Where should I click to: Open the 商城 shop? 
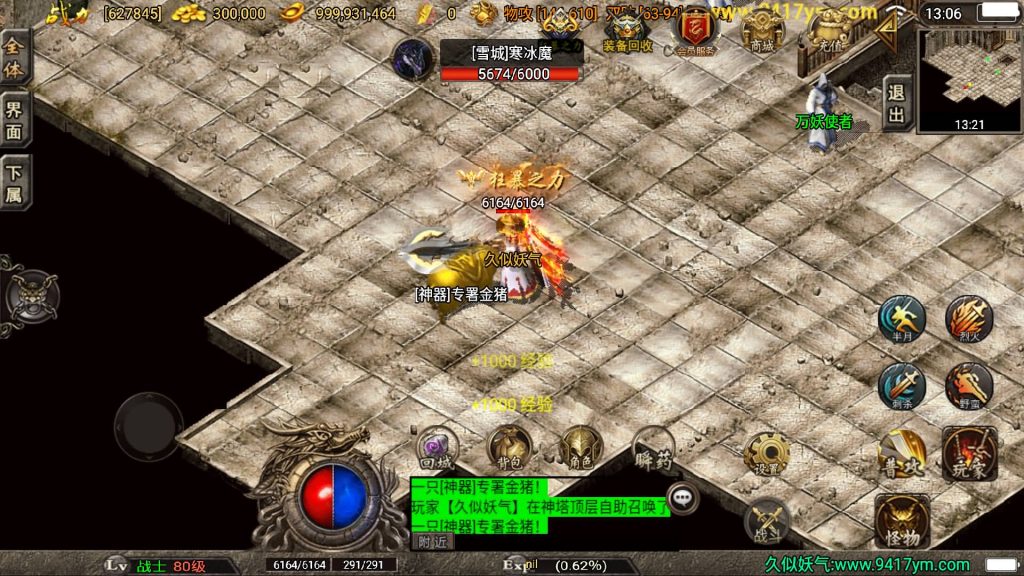point(763,29)
